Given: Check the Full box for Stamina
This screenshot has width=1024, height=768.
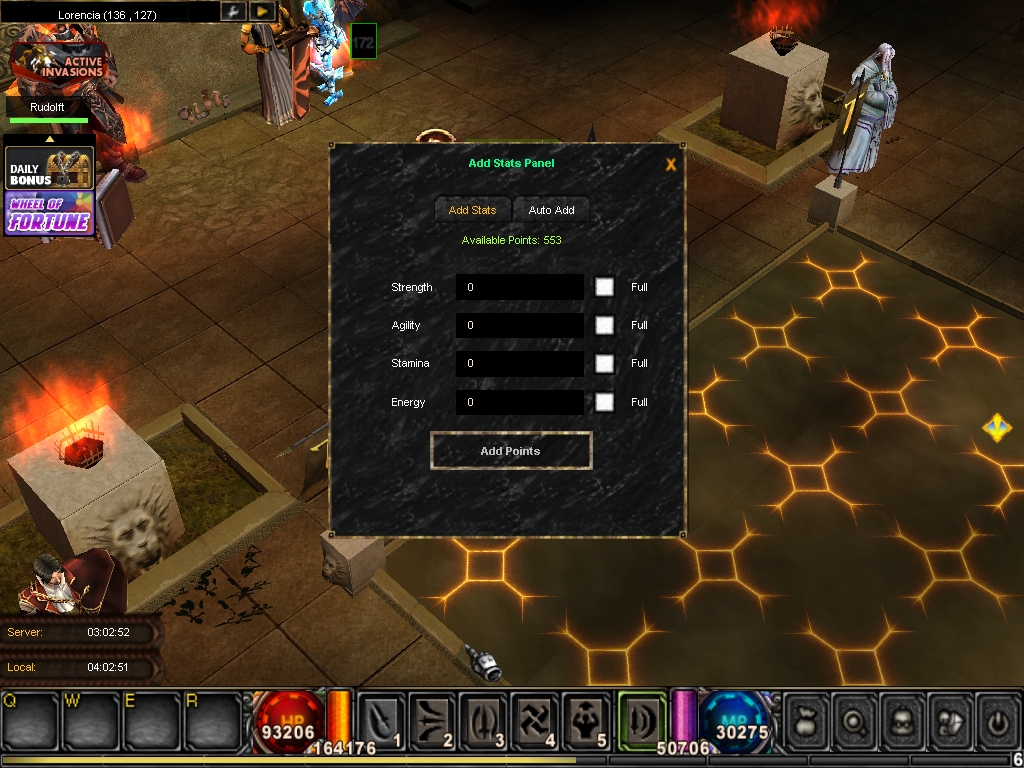Looking at the screenshot, I should [x=604, y=364].
